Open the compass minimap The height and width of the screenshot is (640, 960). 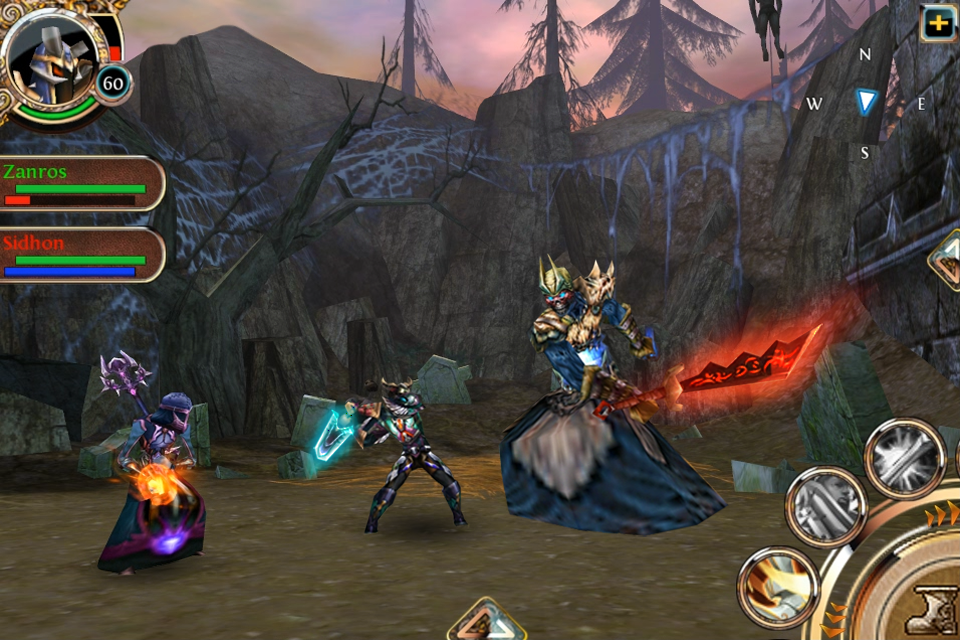coord(866,102)
